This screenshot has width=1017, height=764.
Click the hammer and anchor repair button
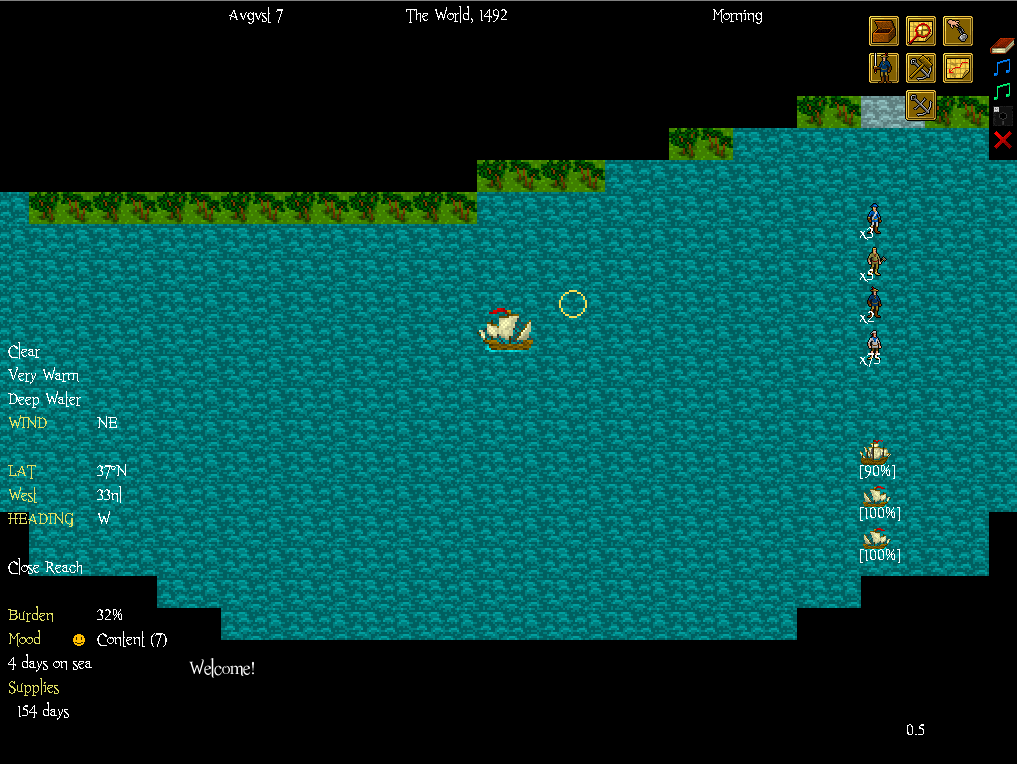[x=921, y=68]
